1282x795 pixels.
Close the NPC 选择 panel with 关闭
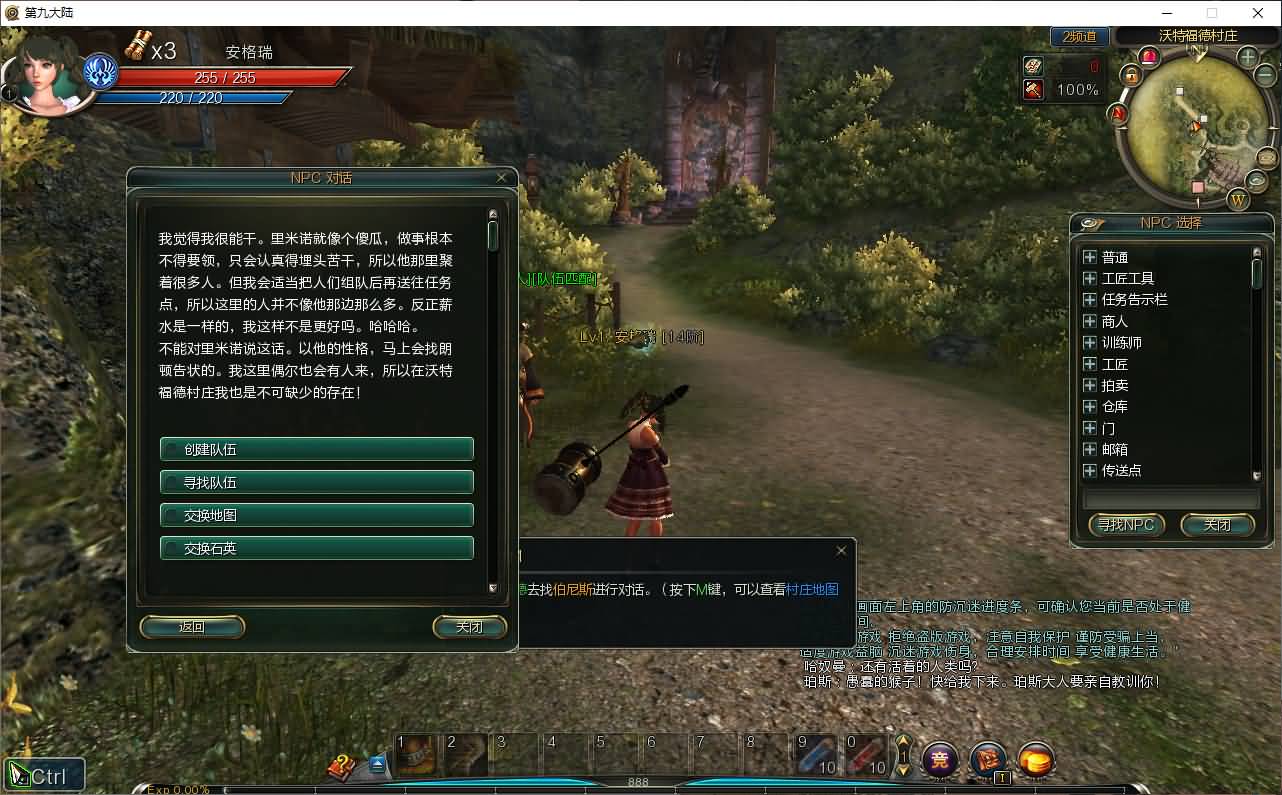point(1217,524)
